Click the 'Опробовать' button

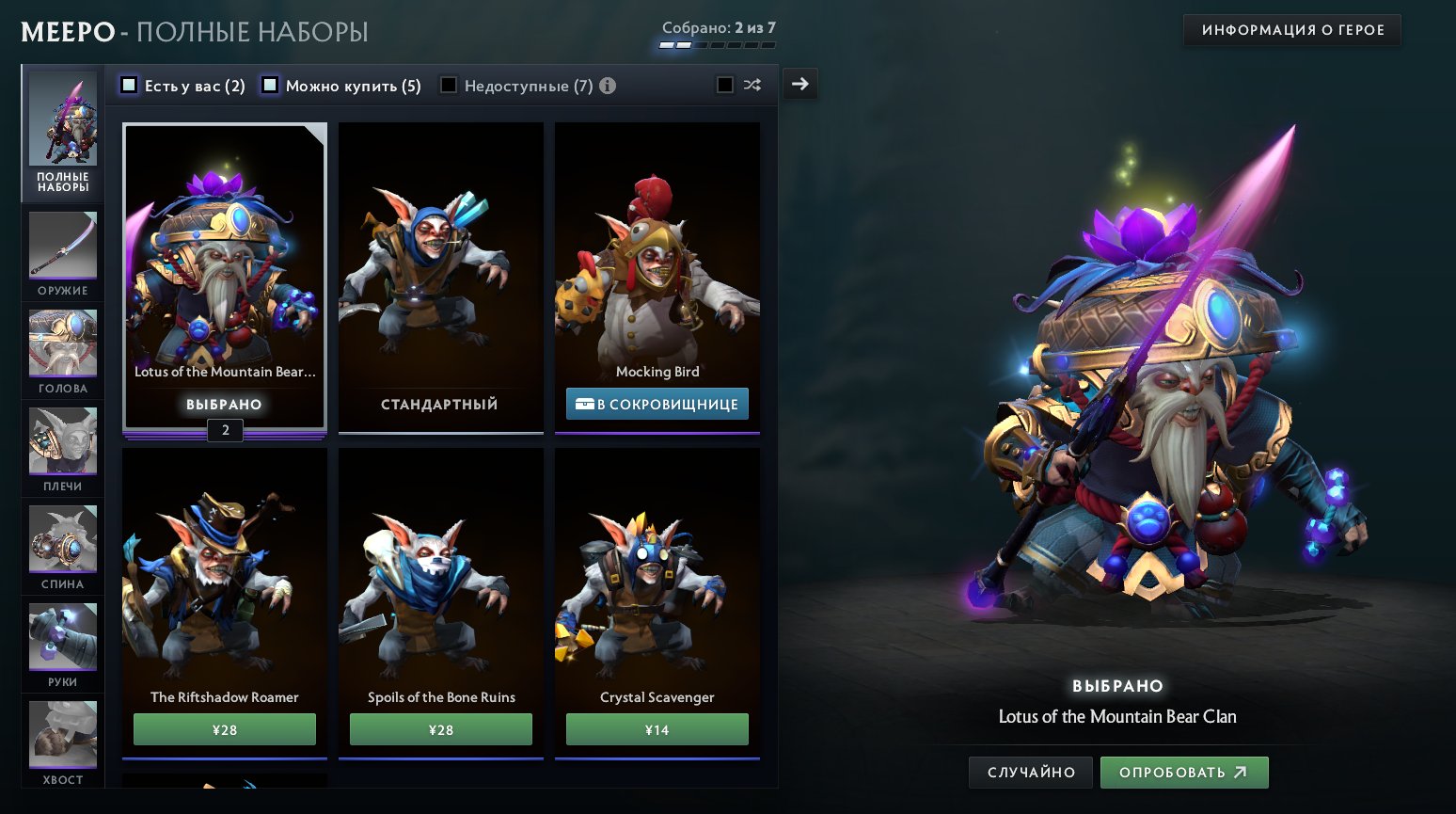1184,772
